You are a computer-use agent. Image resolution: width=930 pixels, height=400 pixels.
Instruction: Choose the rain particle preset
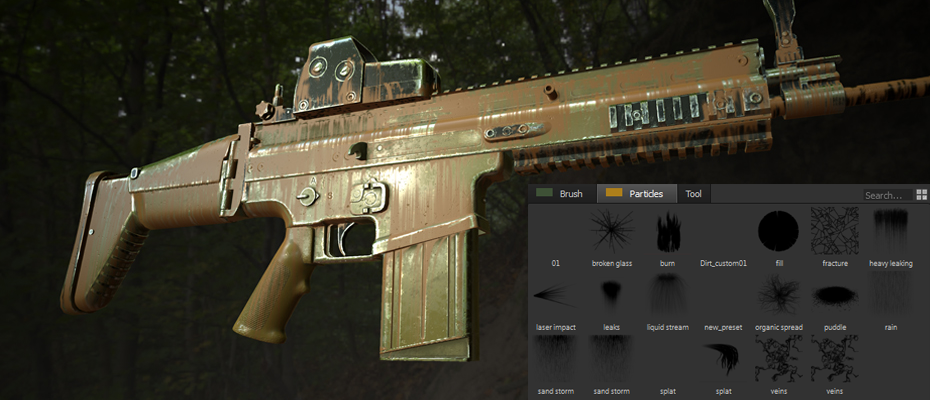[x=890, y=296]
